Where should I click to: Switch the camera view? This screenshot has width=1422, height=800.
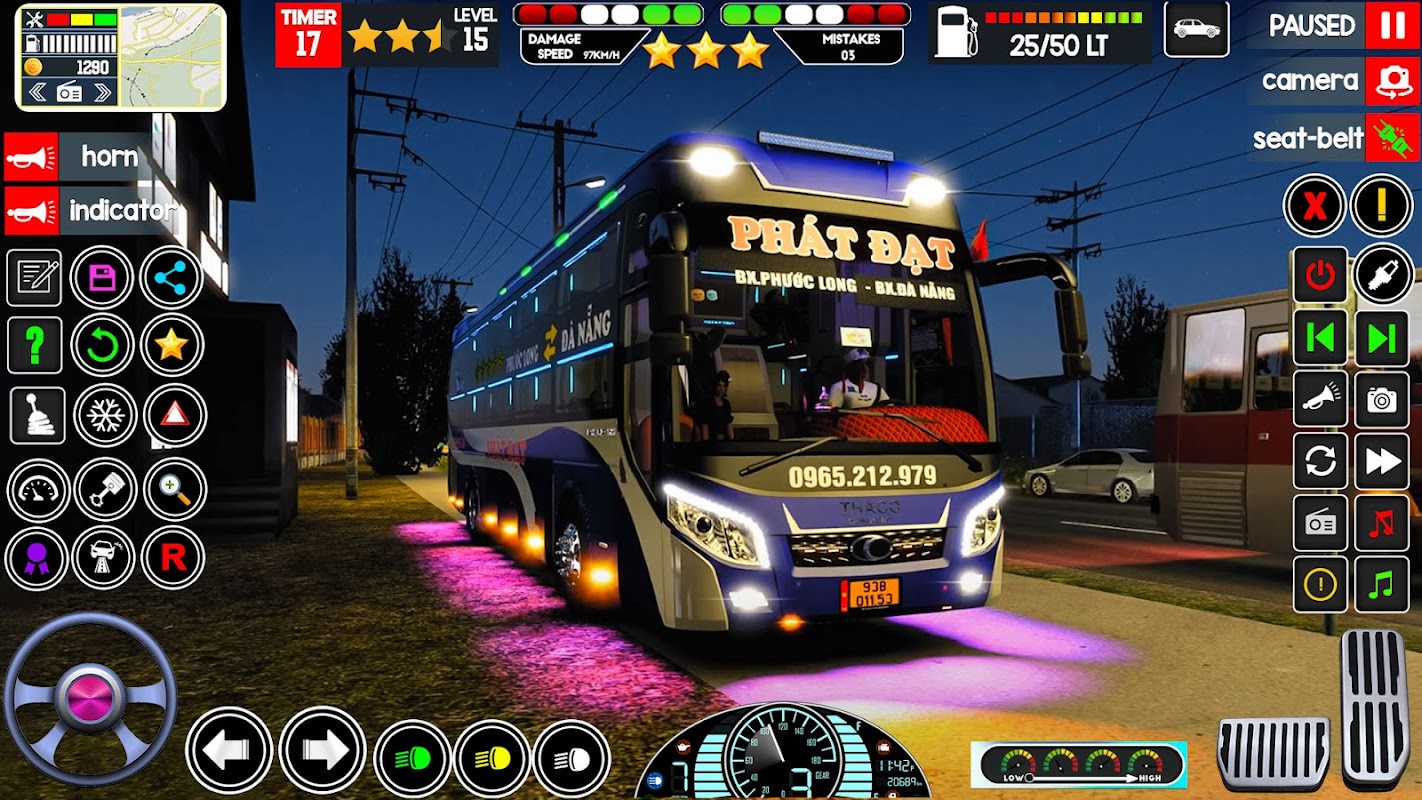(1392, 81)
